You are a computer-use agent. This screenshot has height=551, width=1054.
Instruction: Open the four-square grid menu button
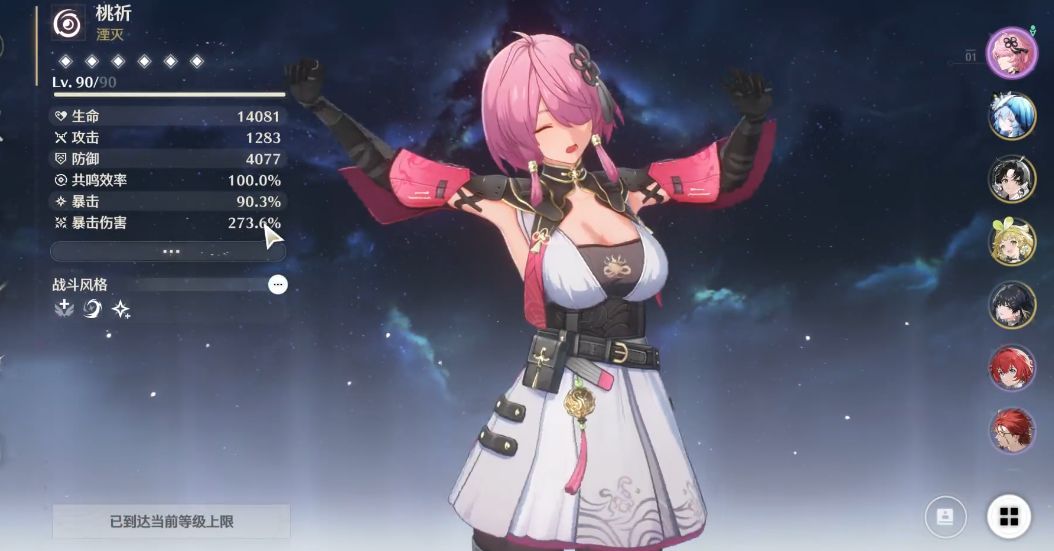coord(1009,516)
